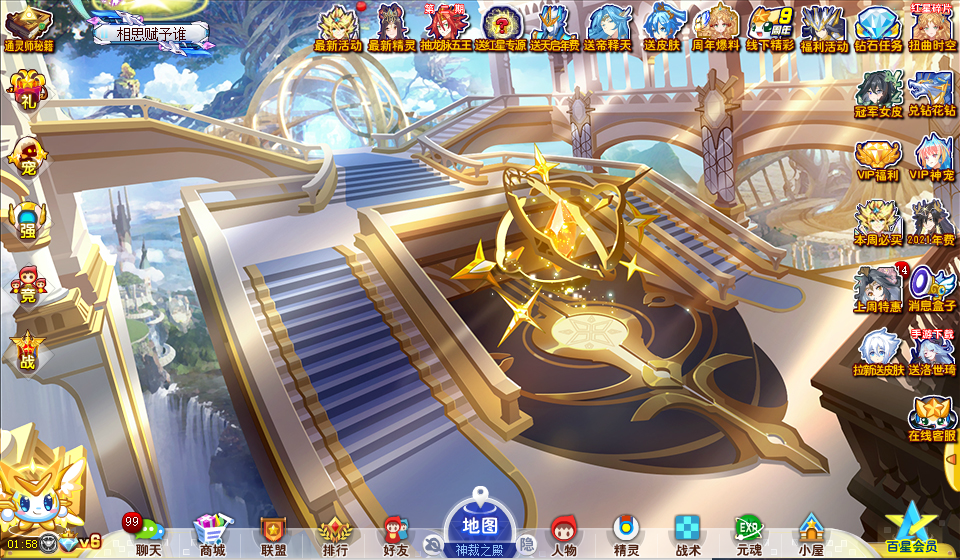
Task: Open the 战术 tactics menu
Action: click(687, 533)
